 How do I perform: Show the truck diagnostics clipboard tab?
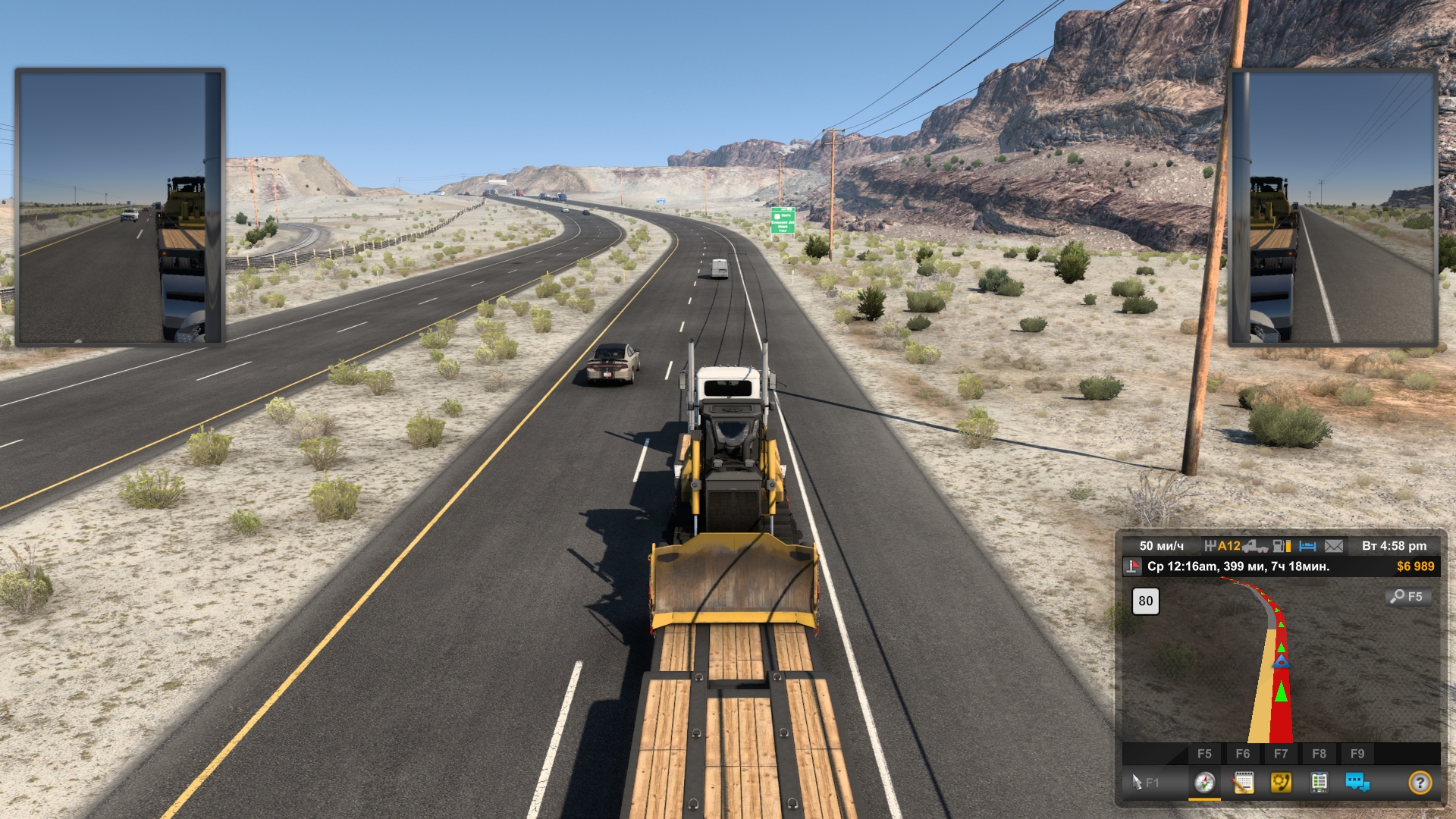tap(1319, 782)
